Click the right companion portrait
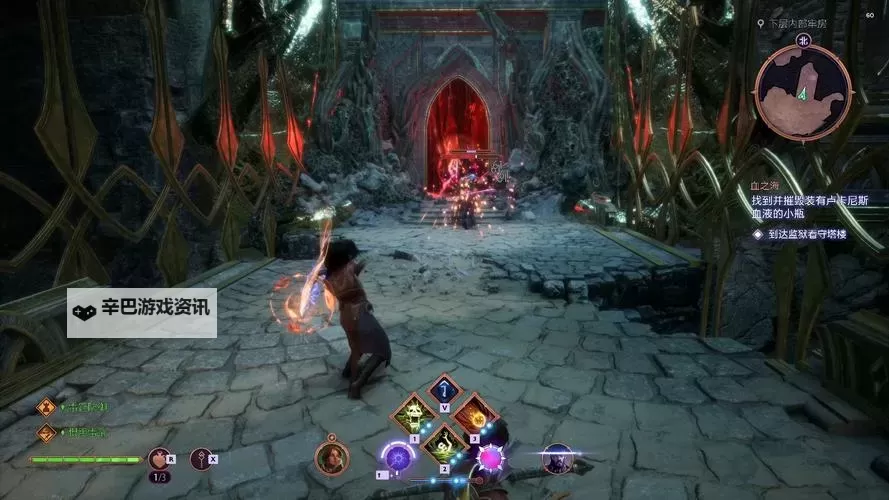 tap(557, 458)
